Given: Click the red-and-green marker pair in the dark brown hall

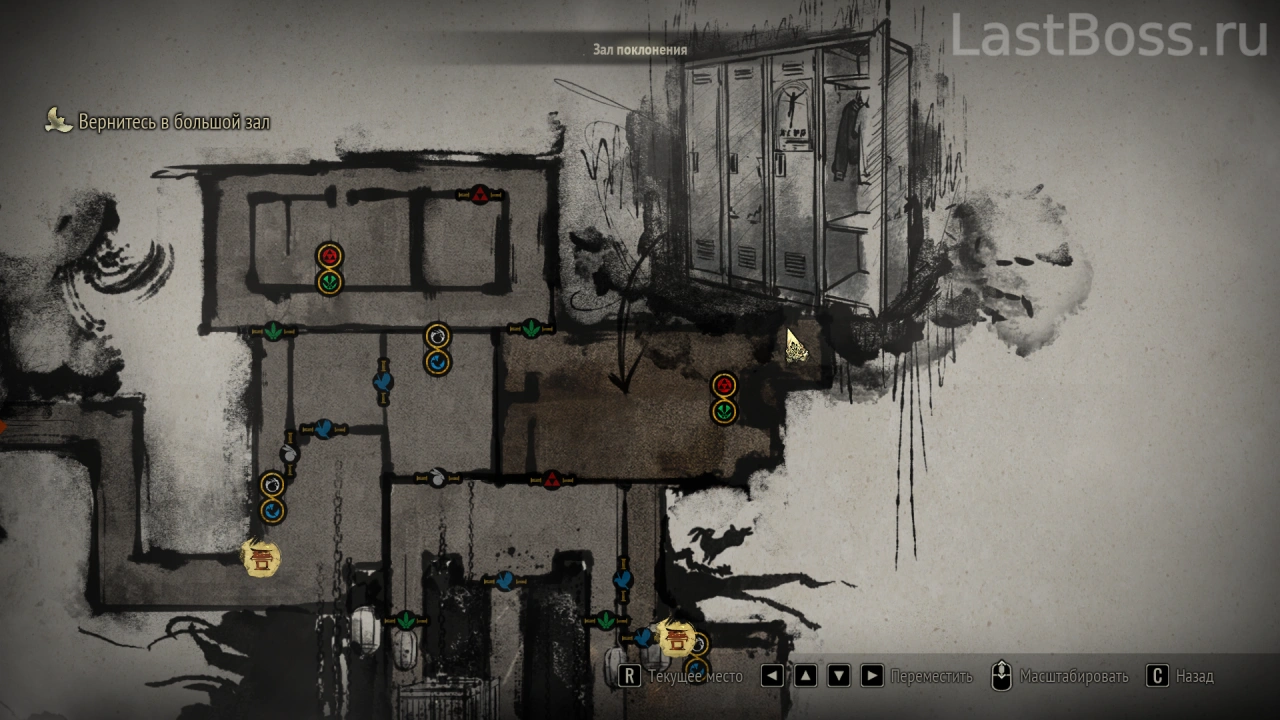Looking at the screenshot, I should pos(724,398).
